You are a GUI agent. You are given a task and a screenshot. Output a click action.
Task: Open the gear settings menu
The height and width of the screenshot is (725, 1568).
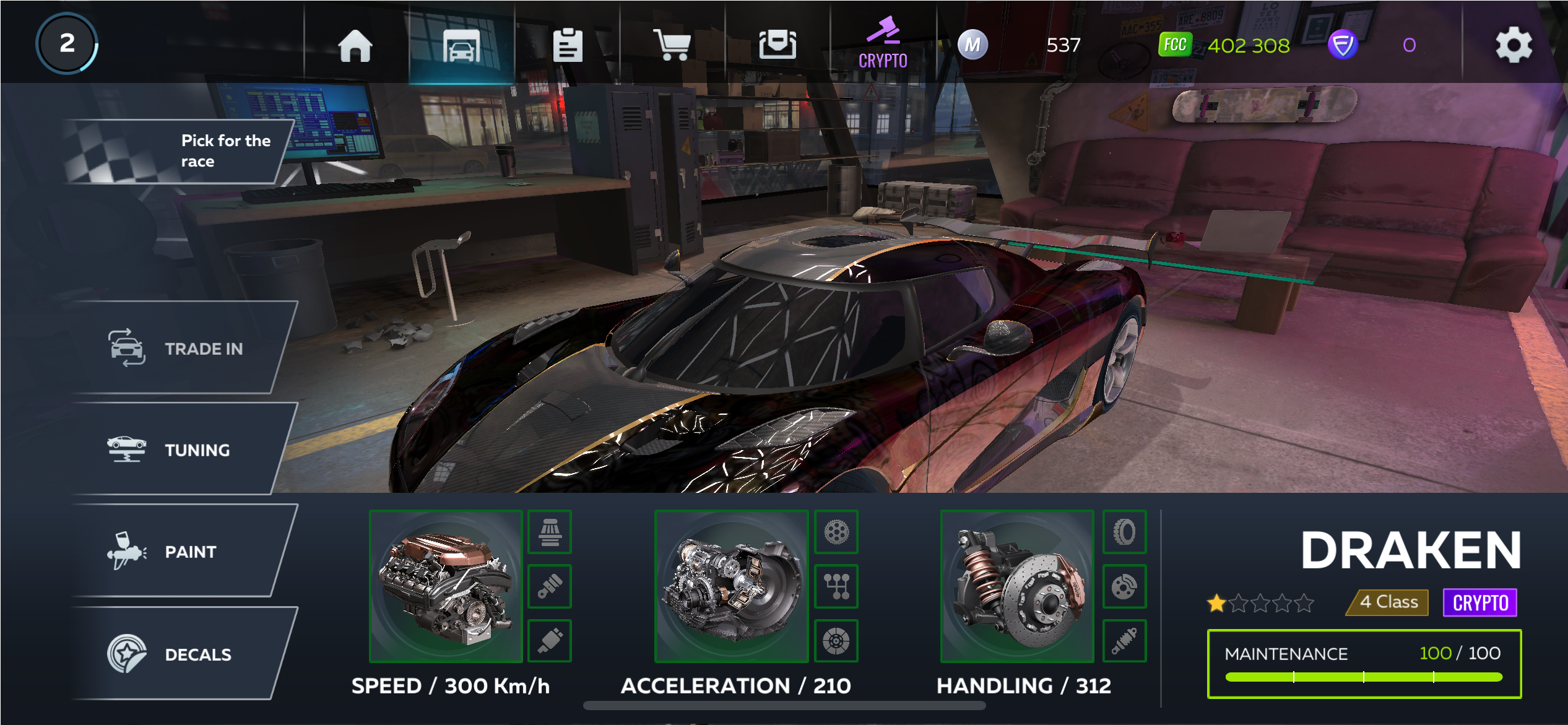[x=1514, y=45]
